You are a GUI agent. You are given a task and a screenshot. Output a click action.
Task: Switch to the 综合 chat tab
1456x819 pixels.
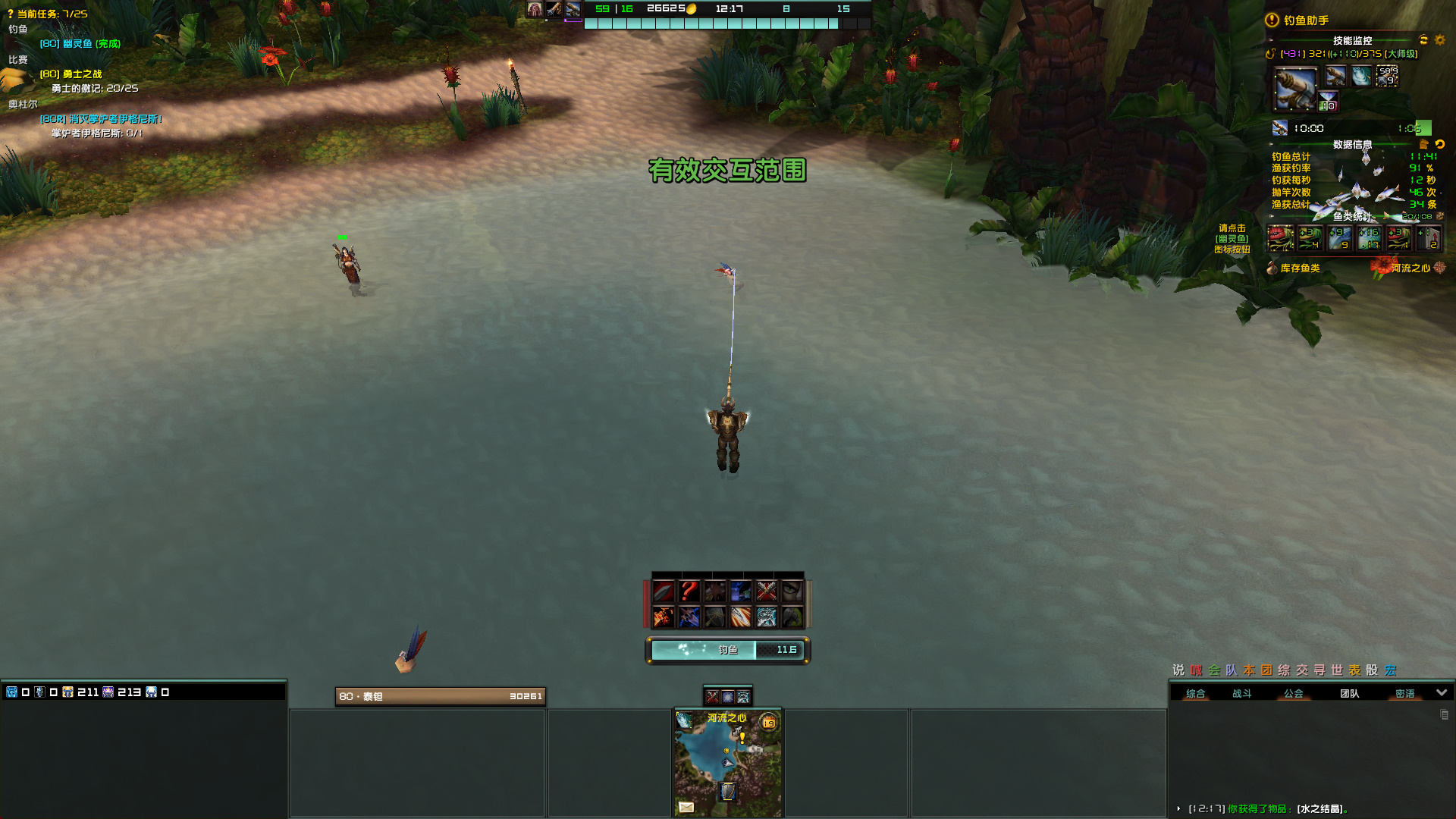click(x=1195, y=693)
